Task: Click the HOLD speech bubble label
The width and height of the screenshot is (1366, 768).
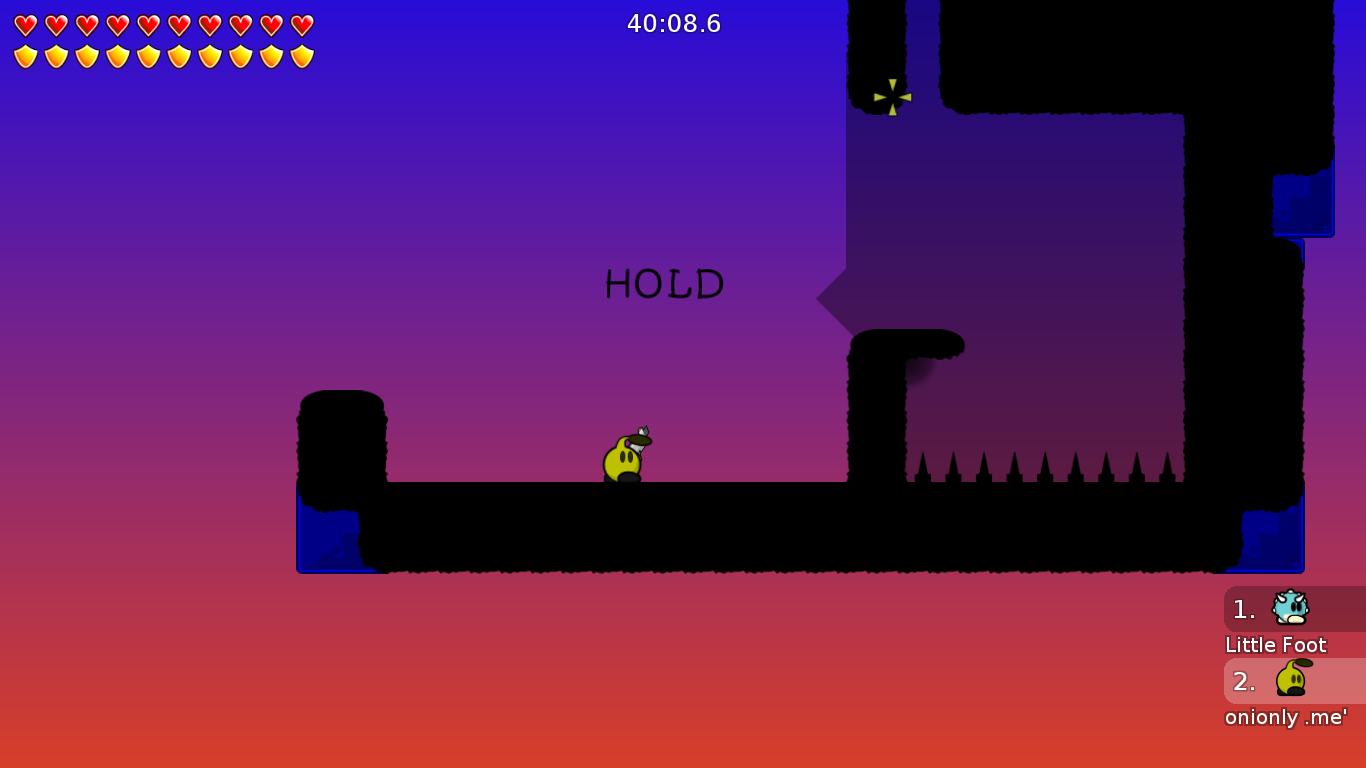Action: [x=664, y=285]
